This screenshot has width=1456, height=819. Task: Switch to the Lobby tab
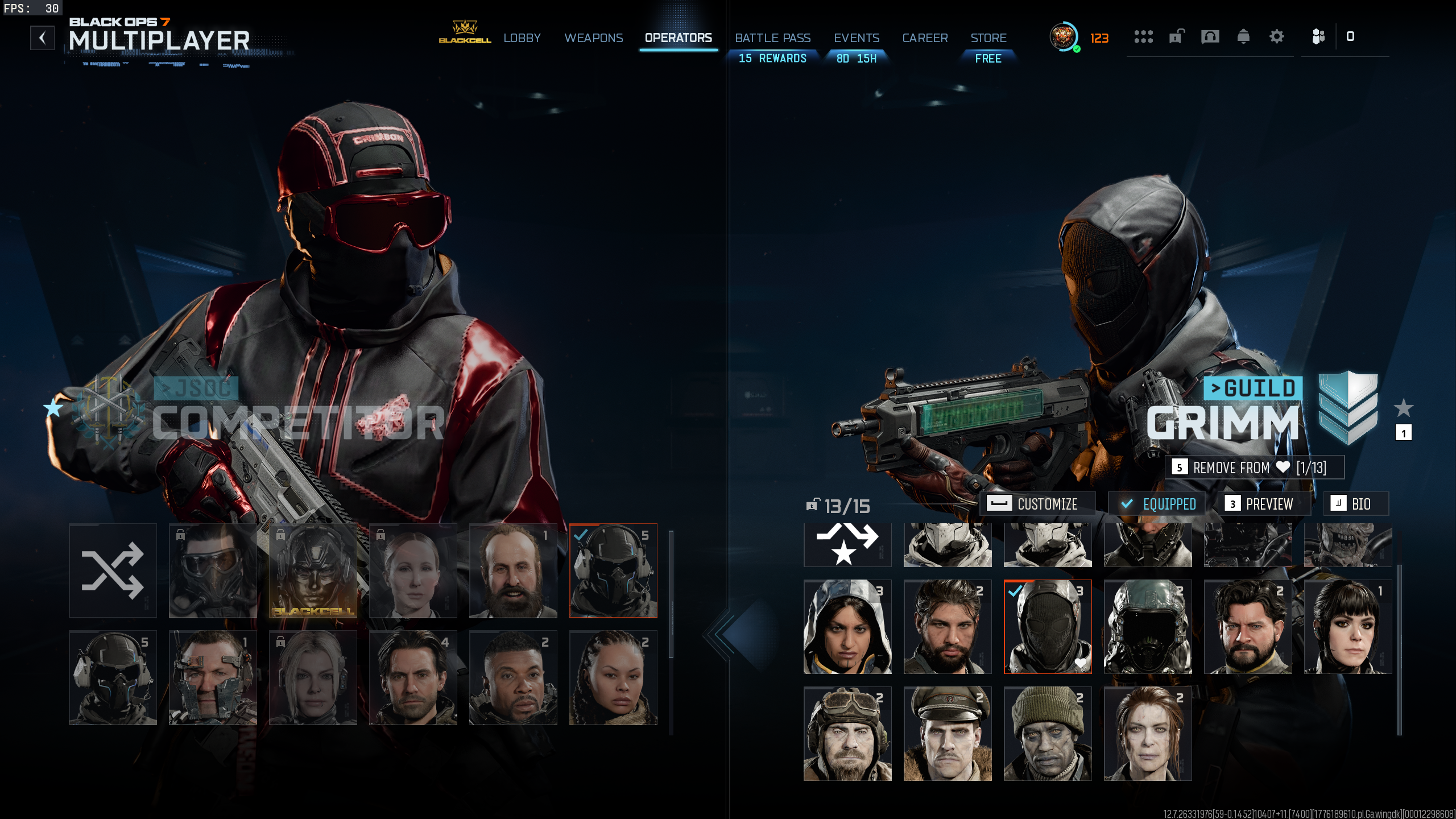point(522,38)
